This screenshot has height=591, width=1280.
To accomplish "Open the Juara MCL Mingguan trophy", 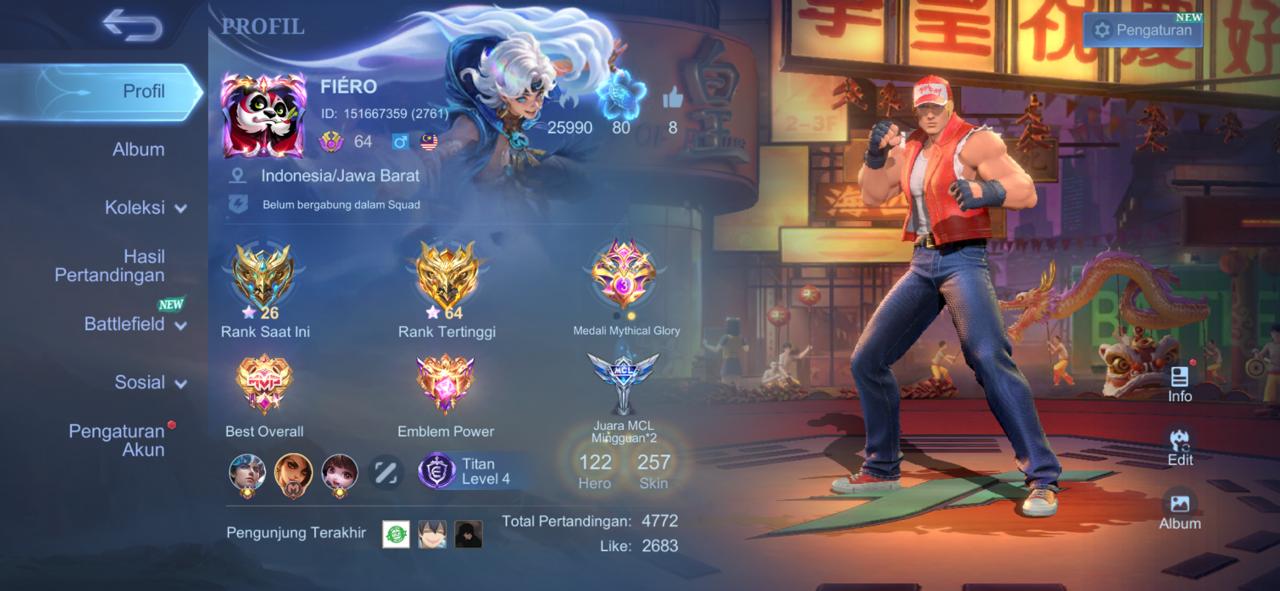I will click(623, 382).
